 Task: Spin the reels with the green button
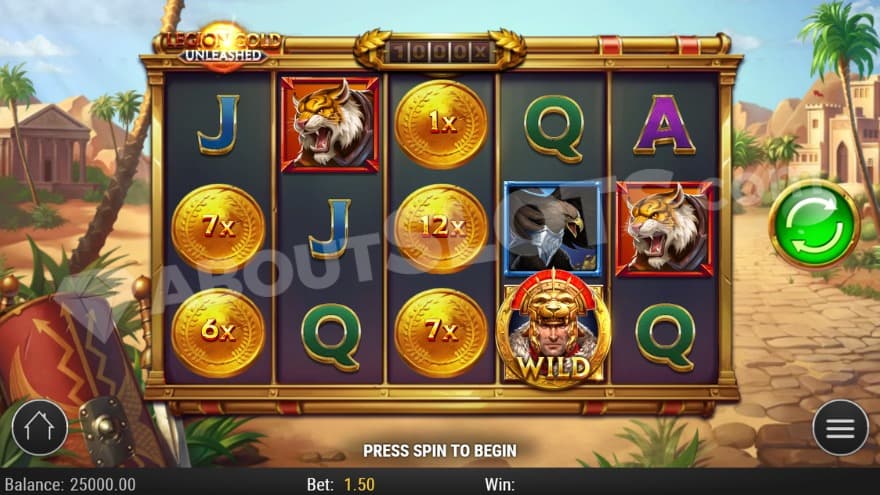click(x=814, y=224)
